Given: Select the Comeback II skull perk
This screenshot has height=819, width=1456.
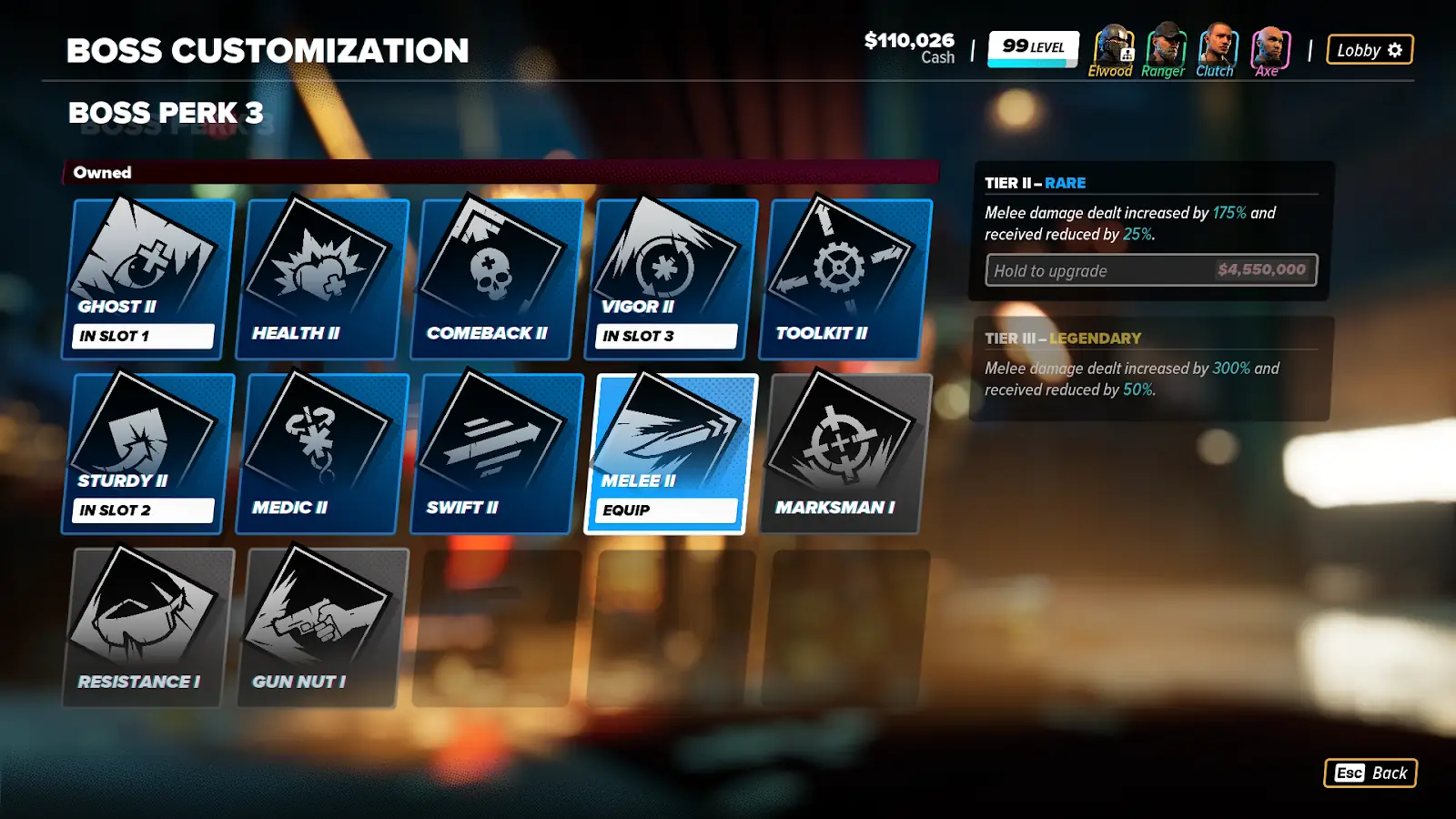Looking at the screenshot, I should click(498, 278).
